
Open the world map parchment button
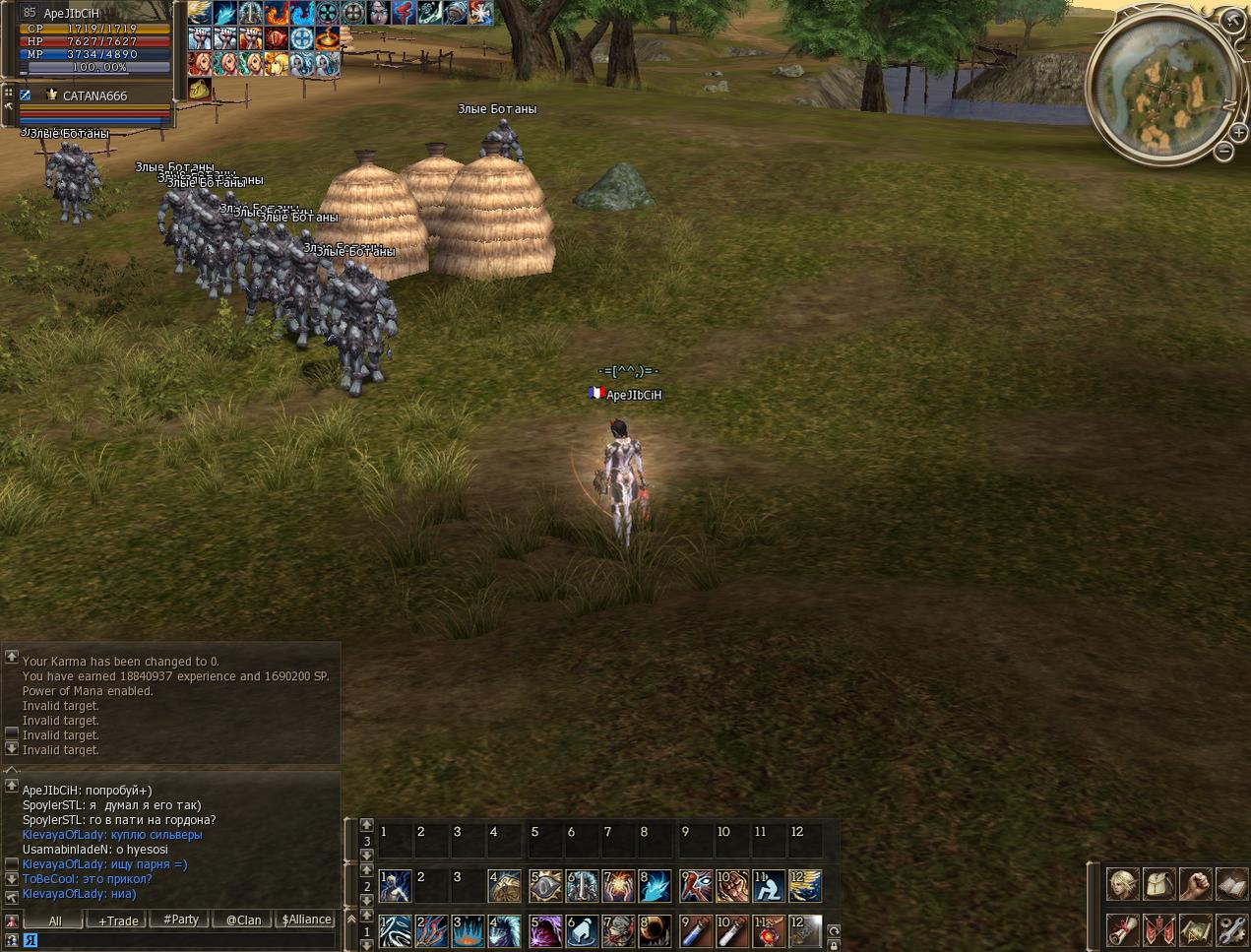[x=1195, y=928]
